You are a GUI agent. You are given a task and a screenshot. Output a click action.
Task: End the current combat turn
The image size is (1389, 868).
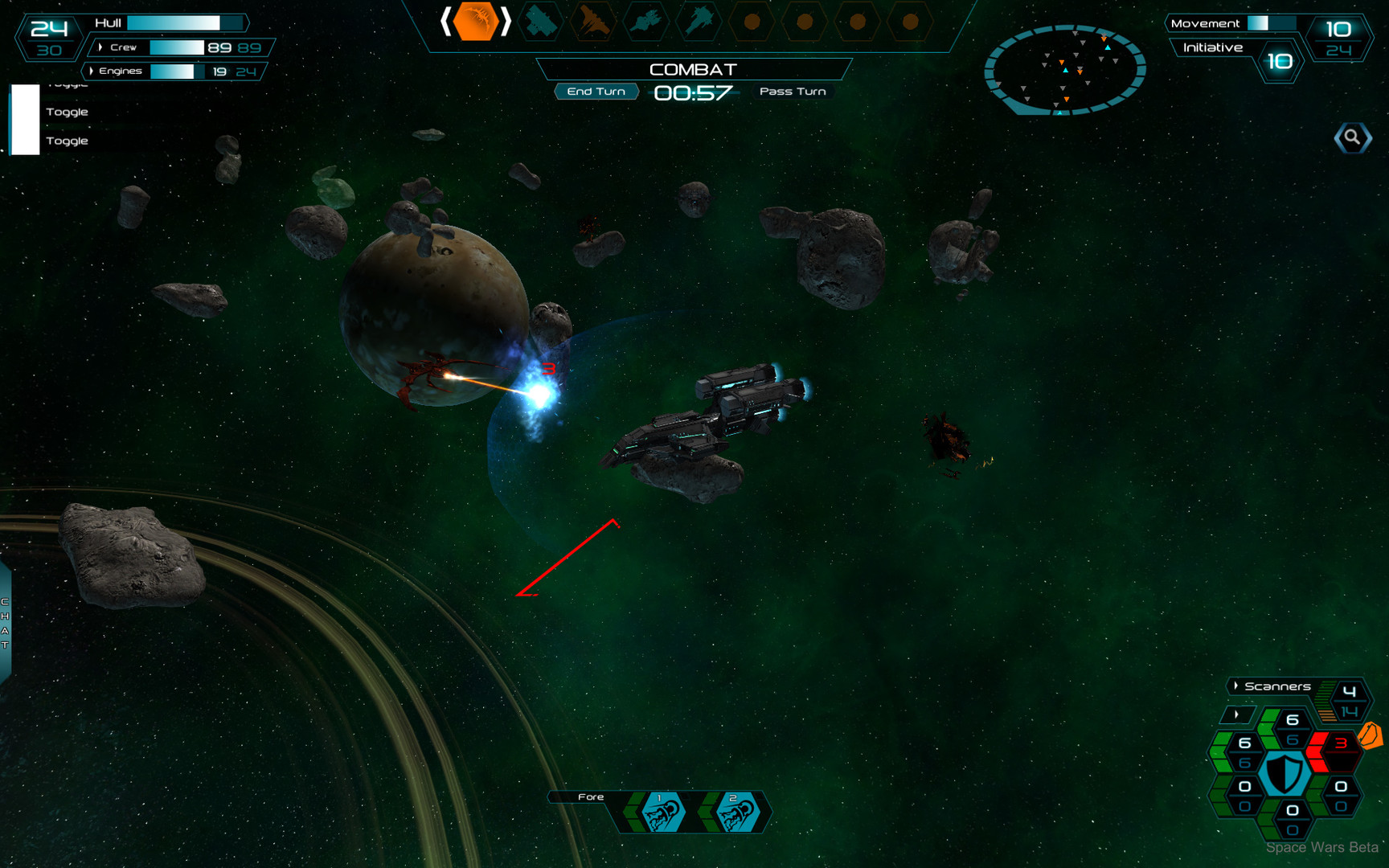click(596, 92)
